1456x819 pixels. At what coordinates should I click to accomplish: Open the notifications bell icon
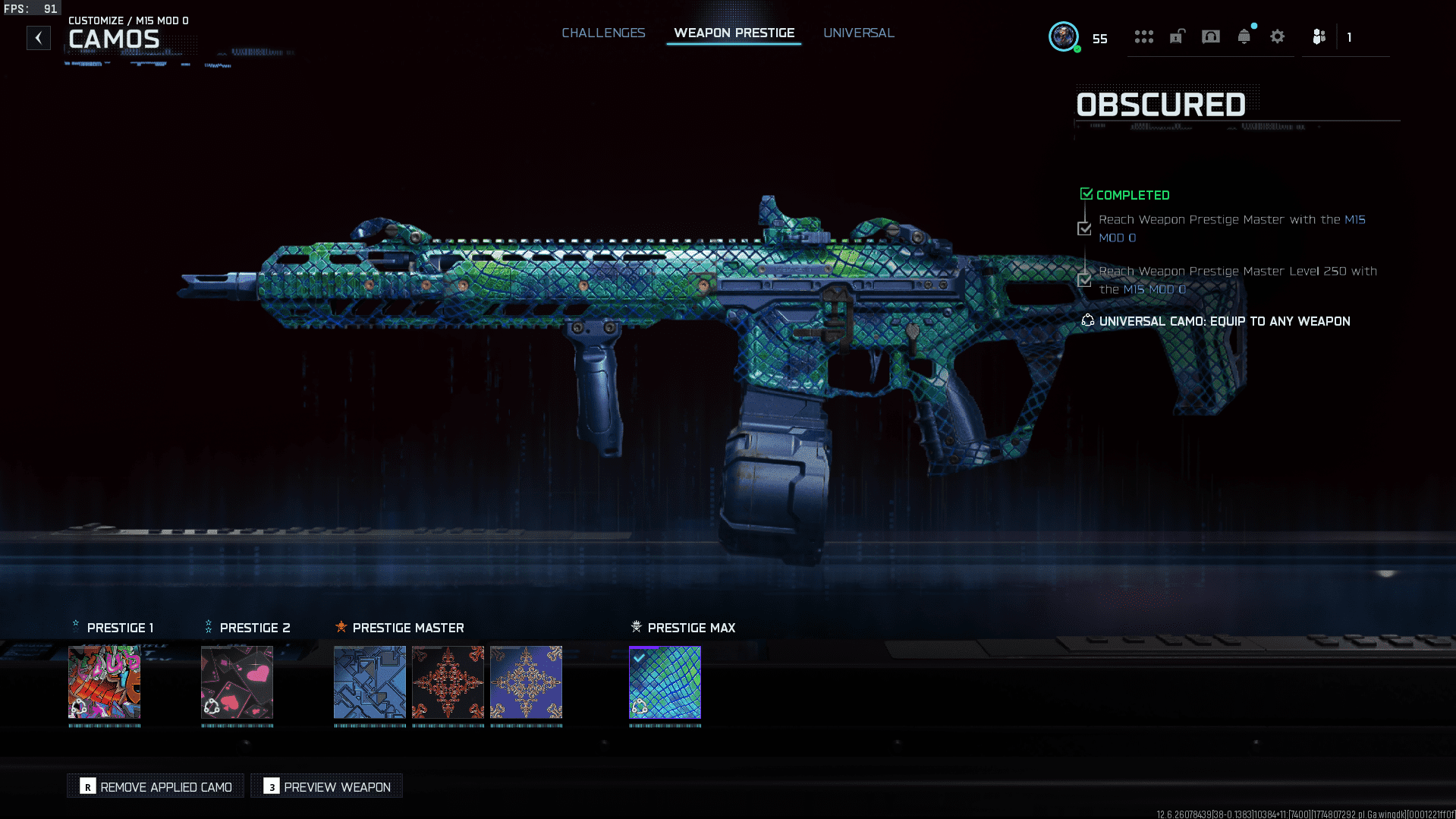click(1244, 36)
